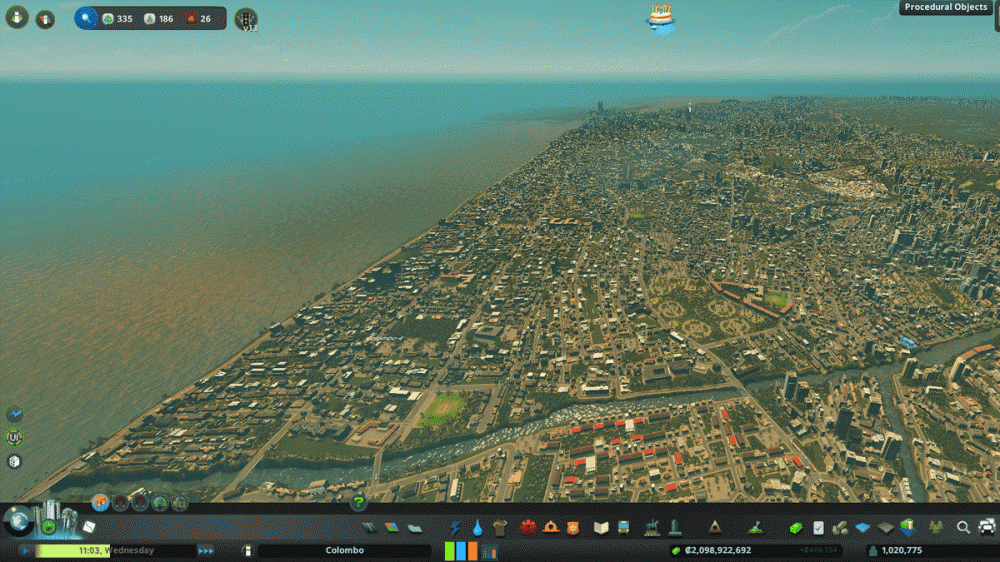Open the zoning tool menu
This screenshot has width=1000, height=562.
tap(390, 527)
